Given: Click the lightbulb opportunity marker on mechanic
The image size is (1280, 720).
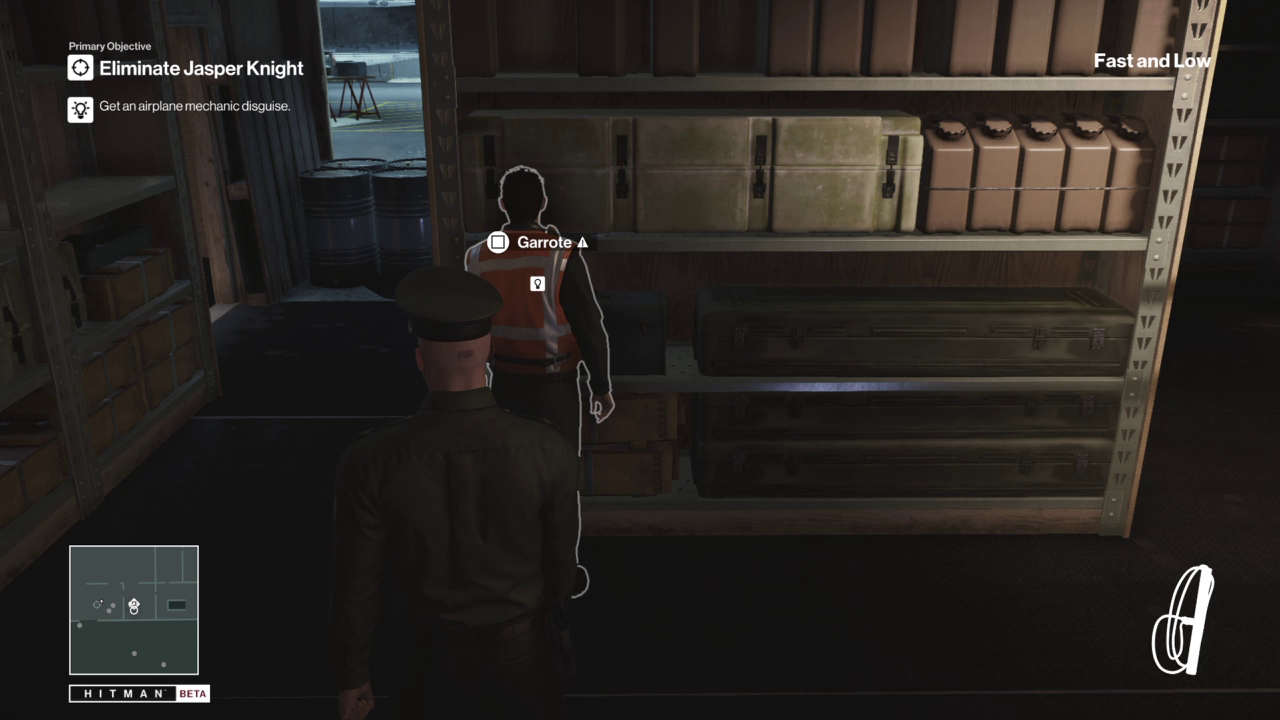Looking at the screenshot, I should [537, 284].
